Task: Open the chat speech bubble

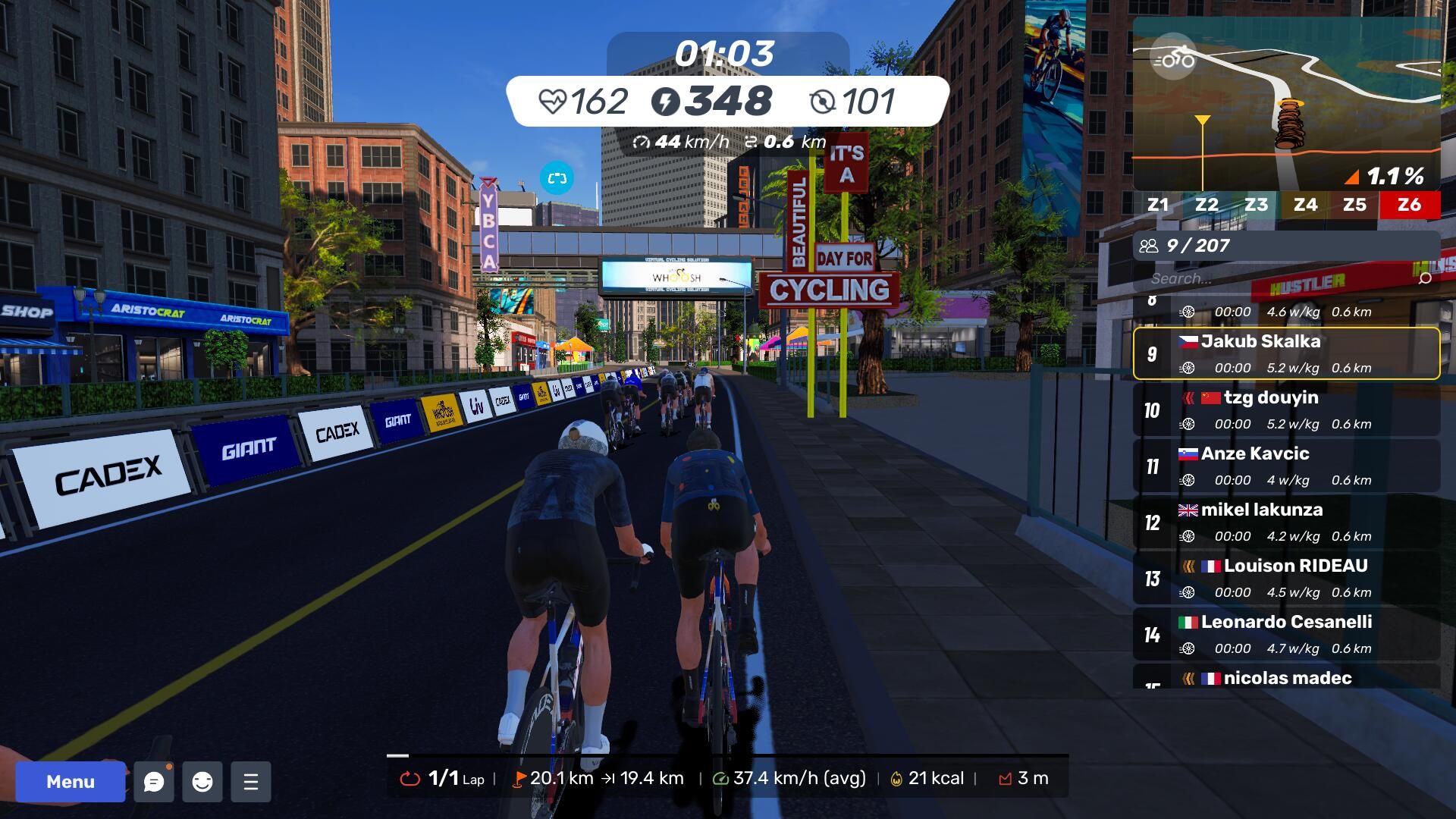Action: [x=154, y=782]
